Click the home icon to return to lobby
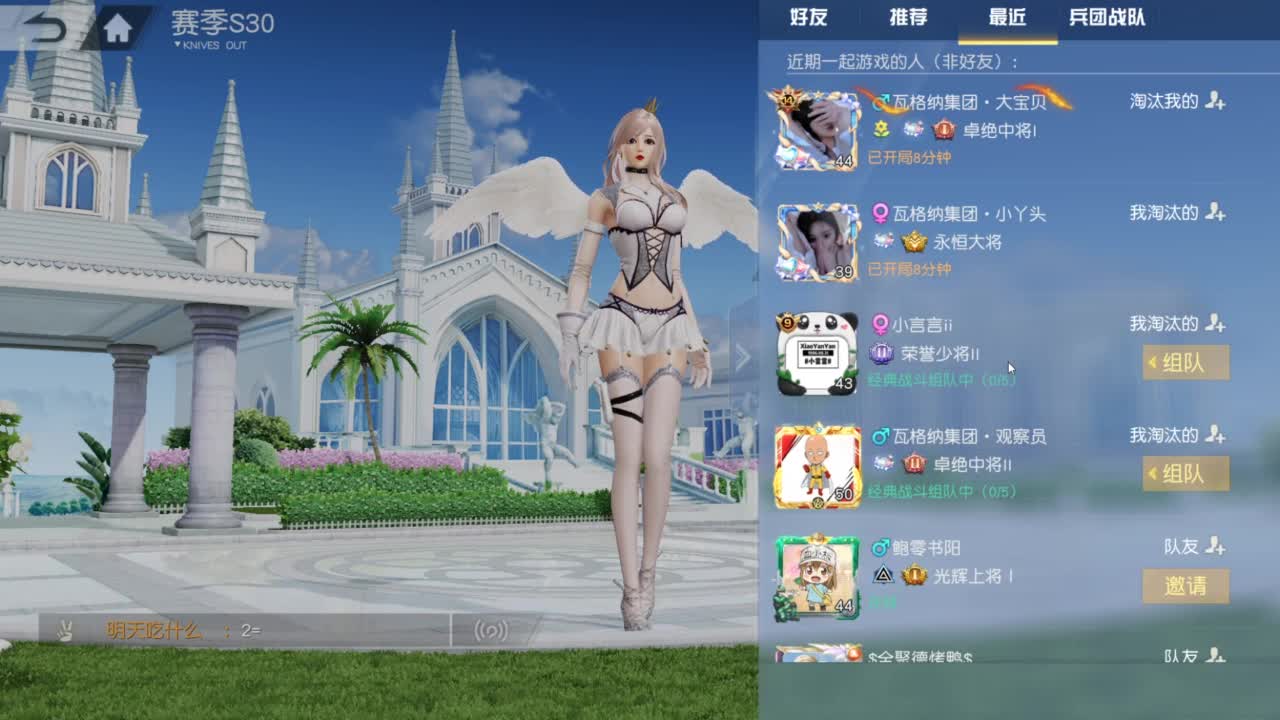Viewport: 1280px width, 720px height. point(115,22)
